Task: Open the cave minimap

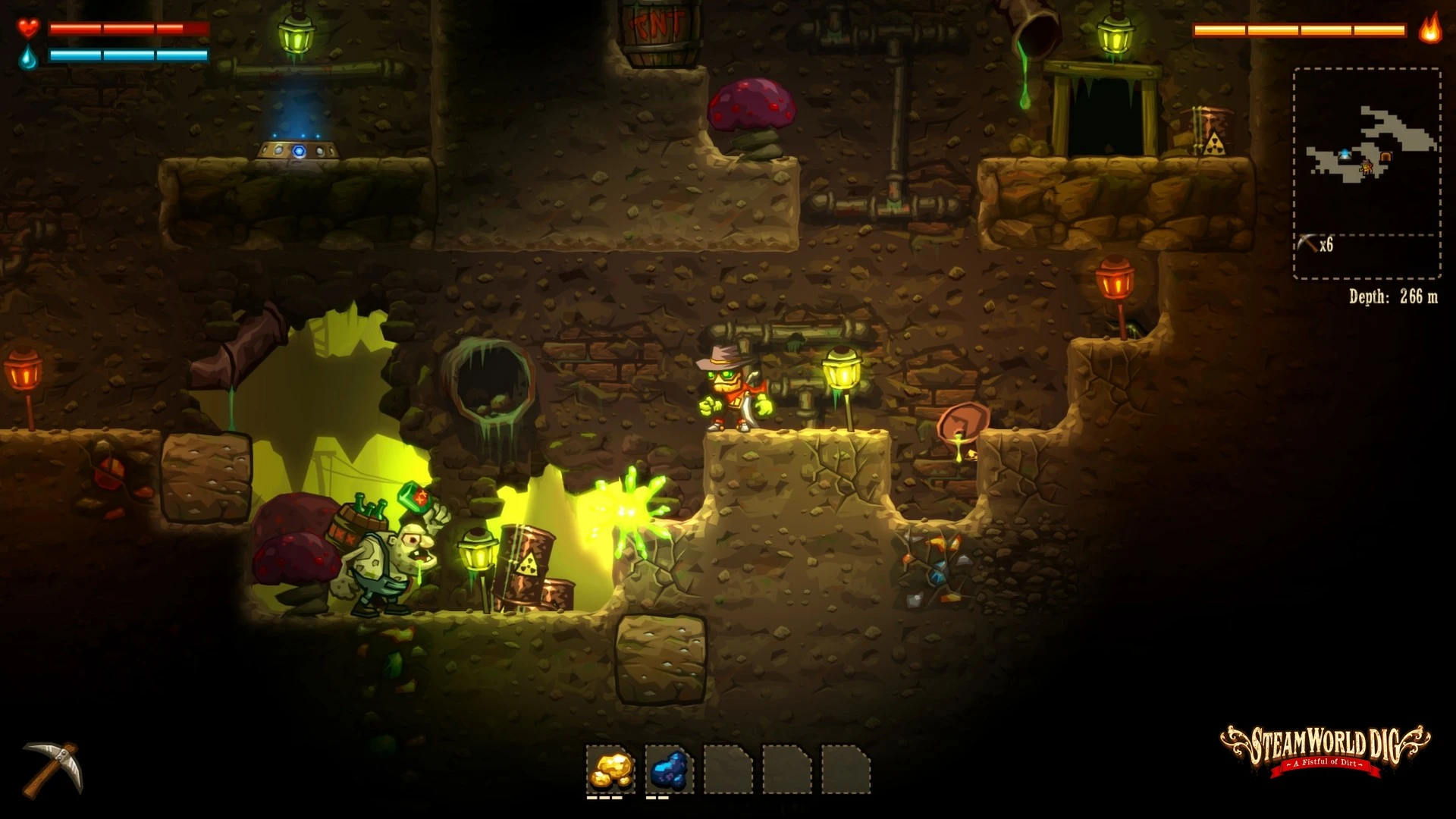Action: coord(1367,152)
